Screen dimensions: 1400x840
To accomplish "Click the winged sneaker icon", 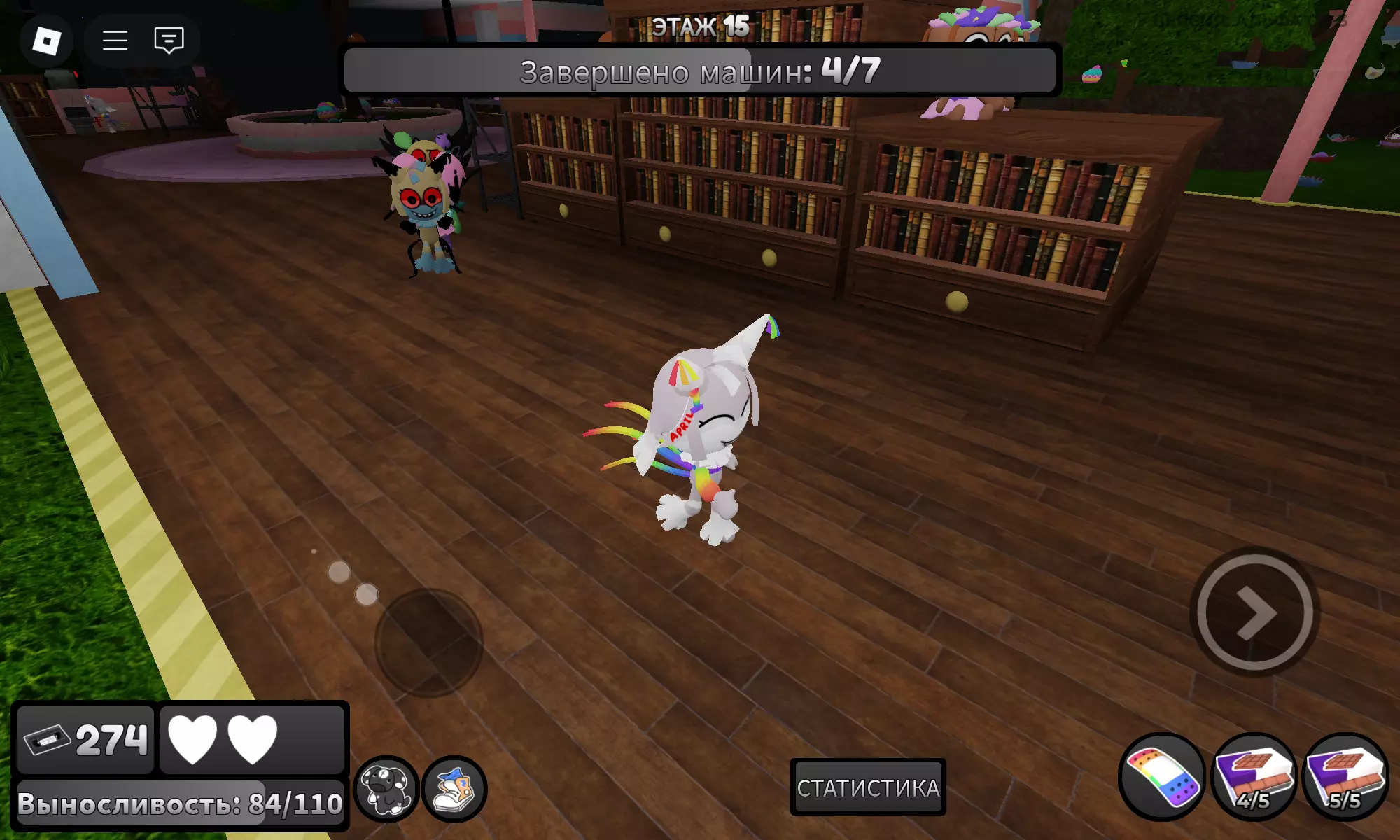I will tap(454, 789).
